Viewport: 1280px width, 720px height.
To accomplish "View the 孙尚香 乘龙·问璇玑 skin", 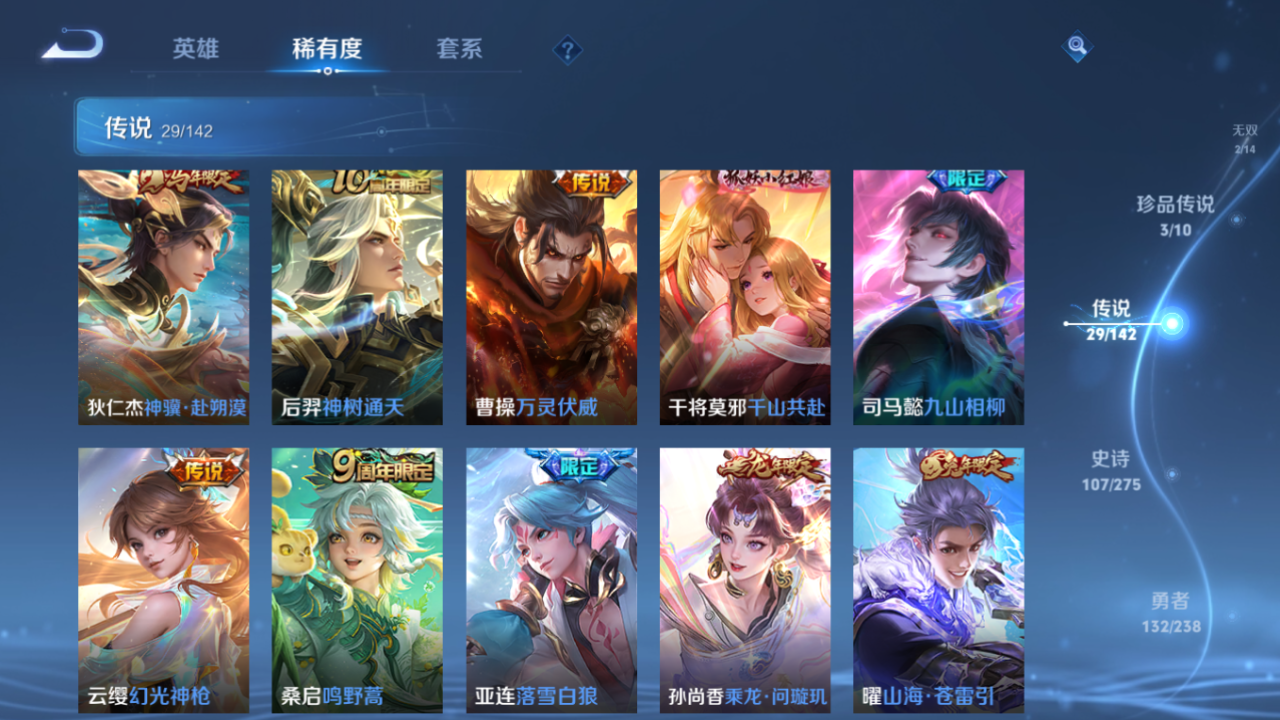I will click(744, 580).
